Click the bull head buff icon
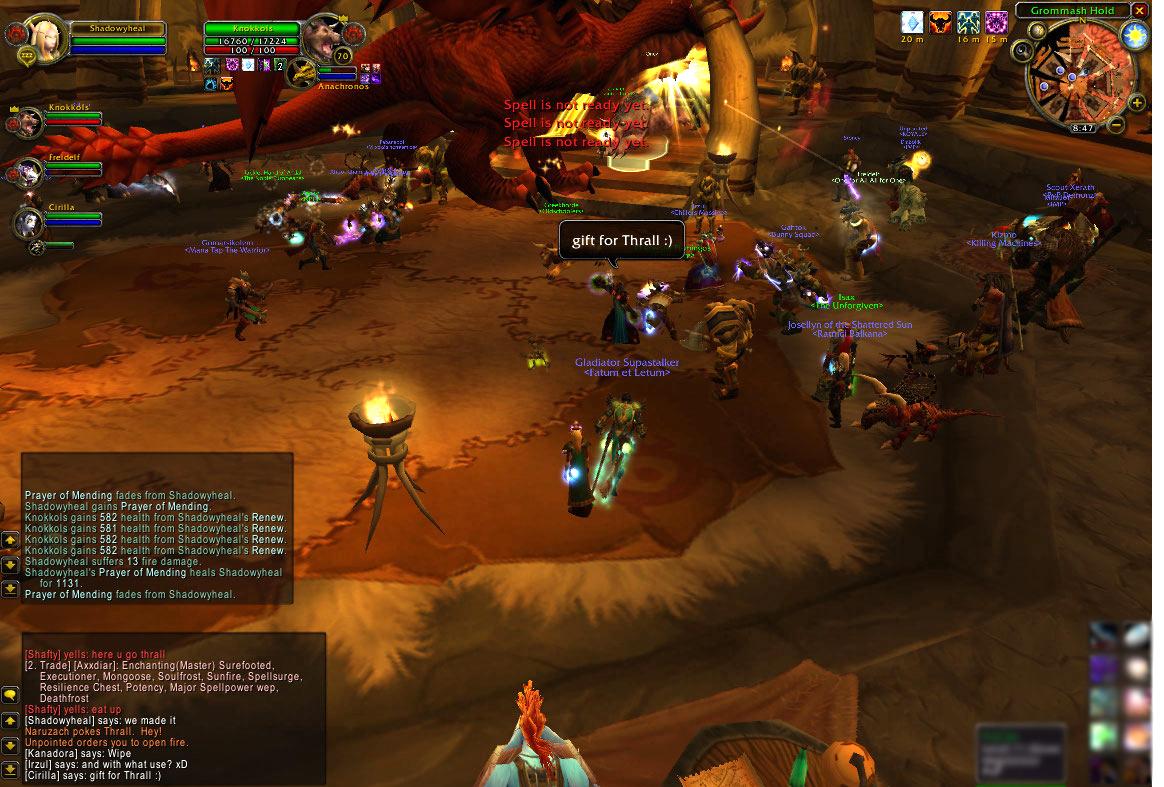Viewport: 1164px width, 787px height. coord(940,22)
